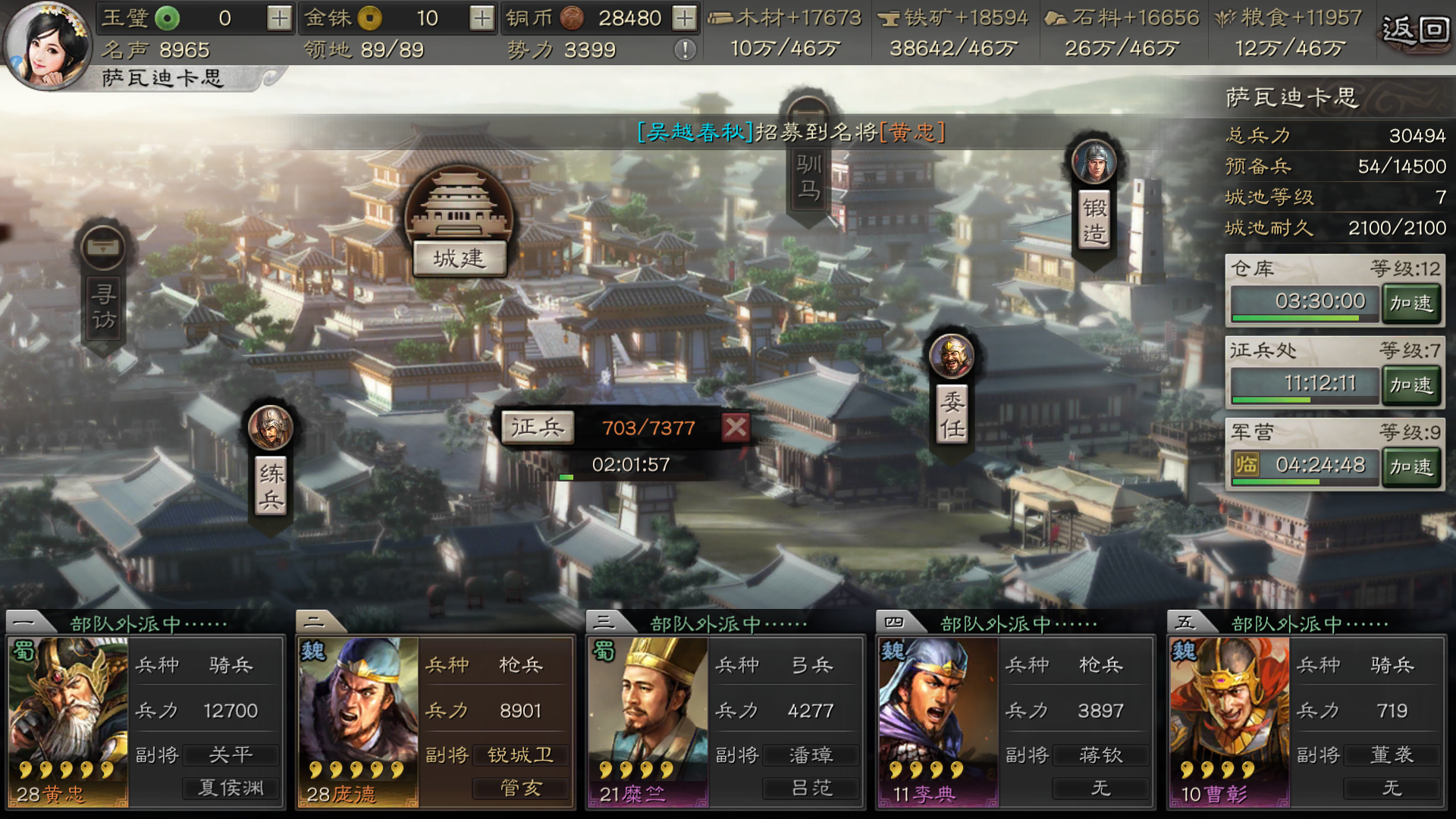Click the 征兵处 progress bar timer
The height and width of the screenshot is (819, 1456).
point(1304,383)
